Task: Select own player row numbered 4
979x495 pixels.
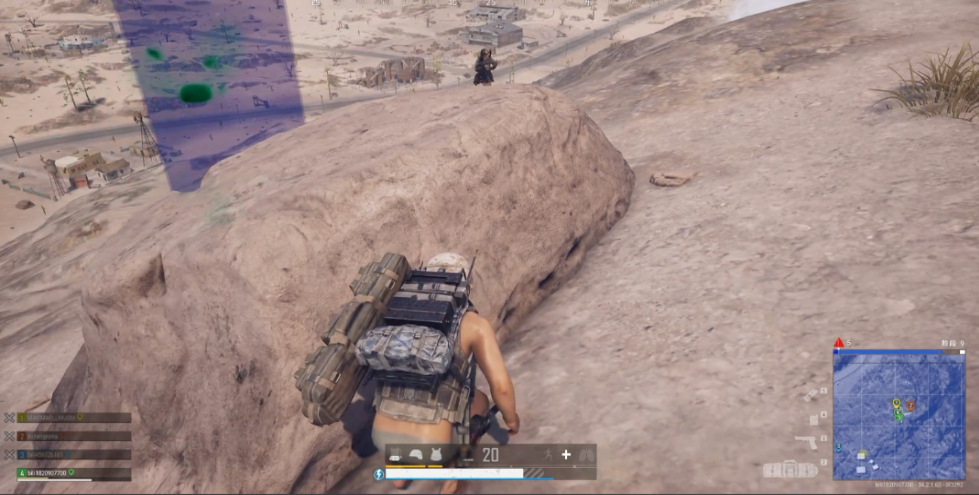Action: 68,472
